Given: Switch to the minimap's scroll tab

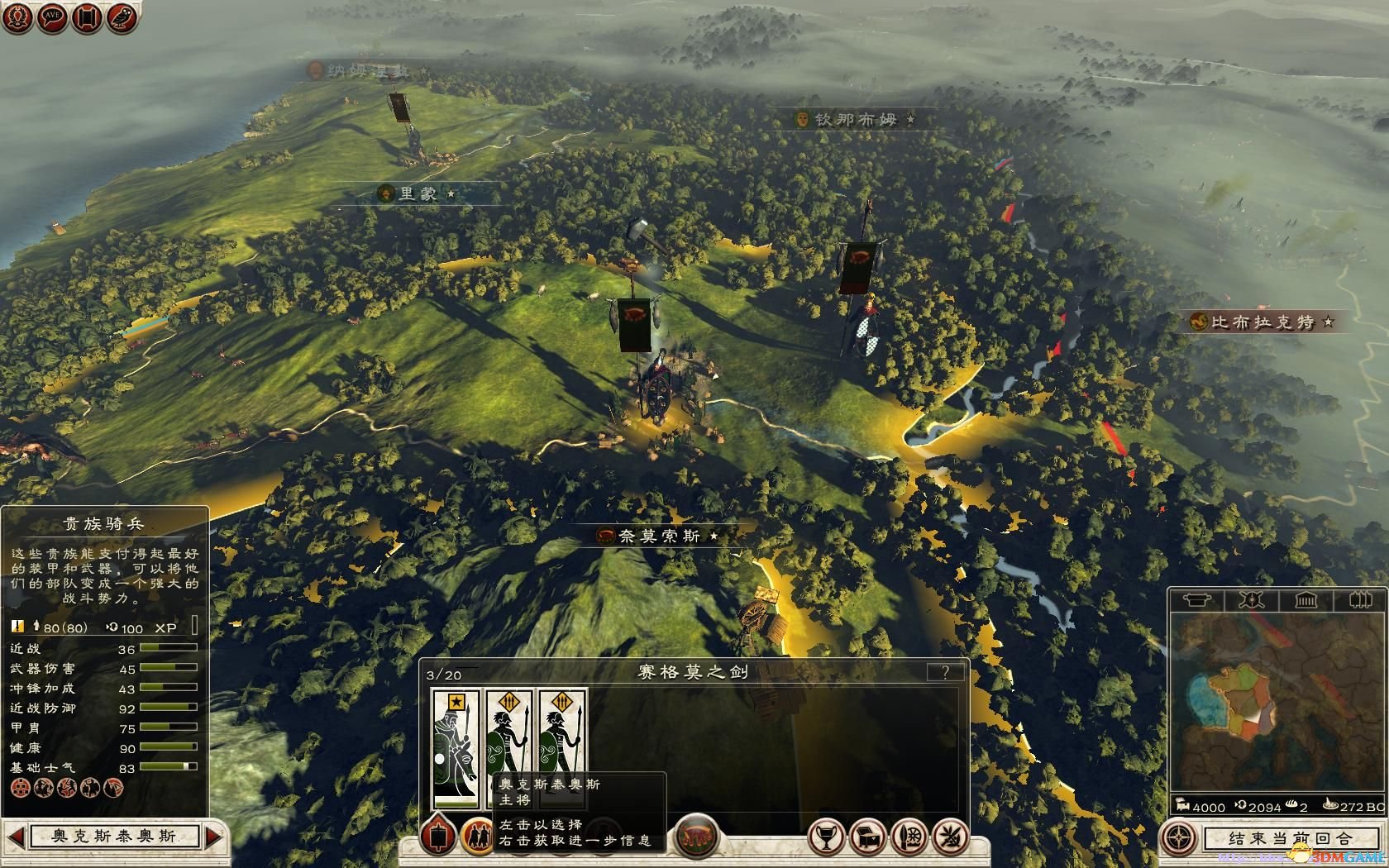Looking at the screenshot, I should click(1196, 600).
